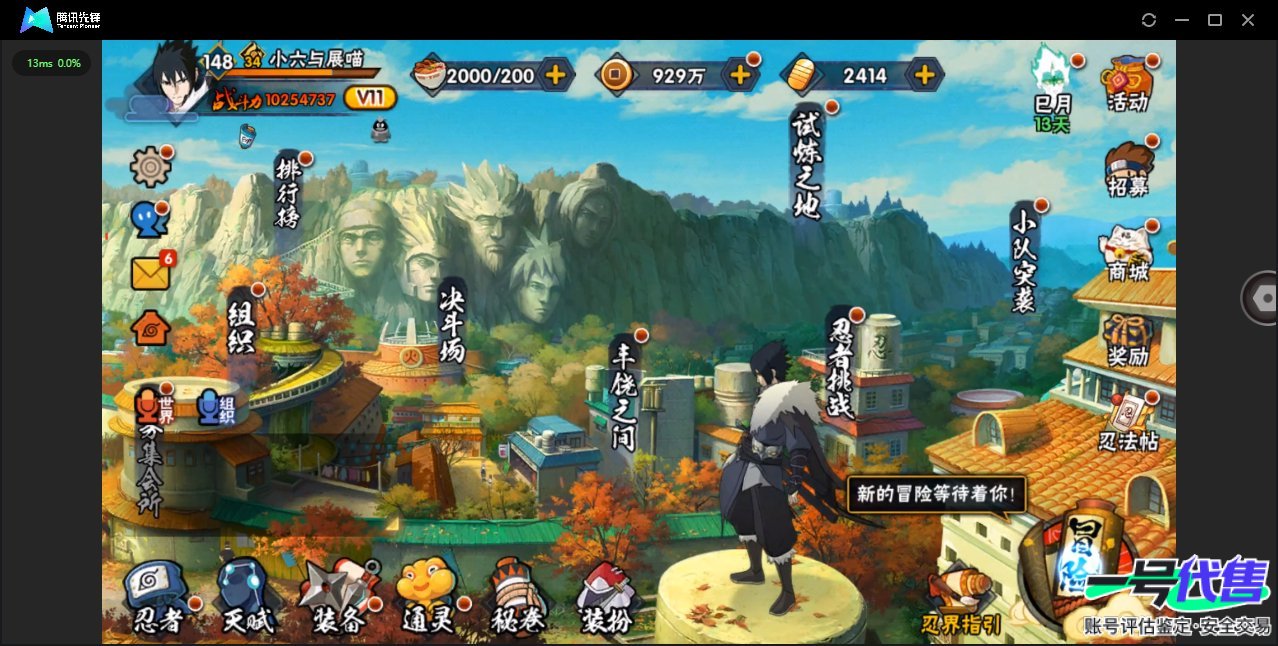This screenshot has height=646, width=1278.
Task: Add more gold coins with plus button
Action: tap(741, 74)
